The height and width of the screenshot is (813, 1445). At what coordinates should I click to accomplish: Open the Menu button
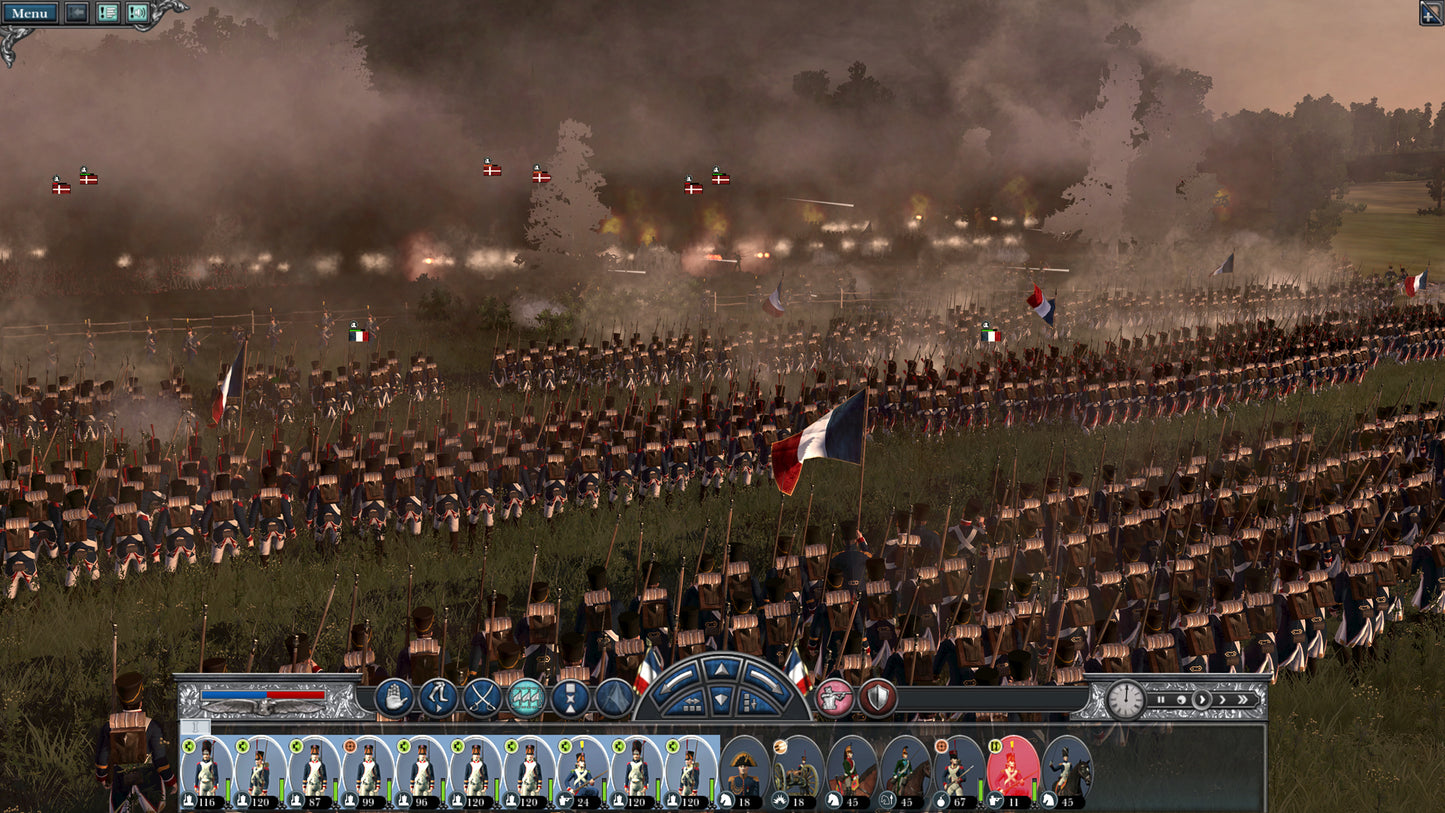point(30,13)
